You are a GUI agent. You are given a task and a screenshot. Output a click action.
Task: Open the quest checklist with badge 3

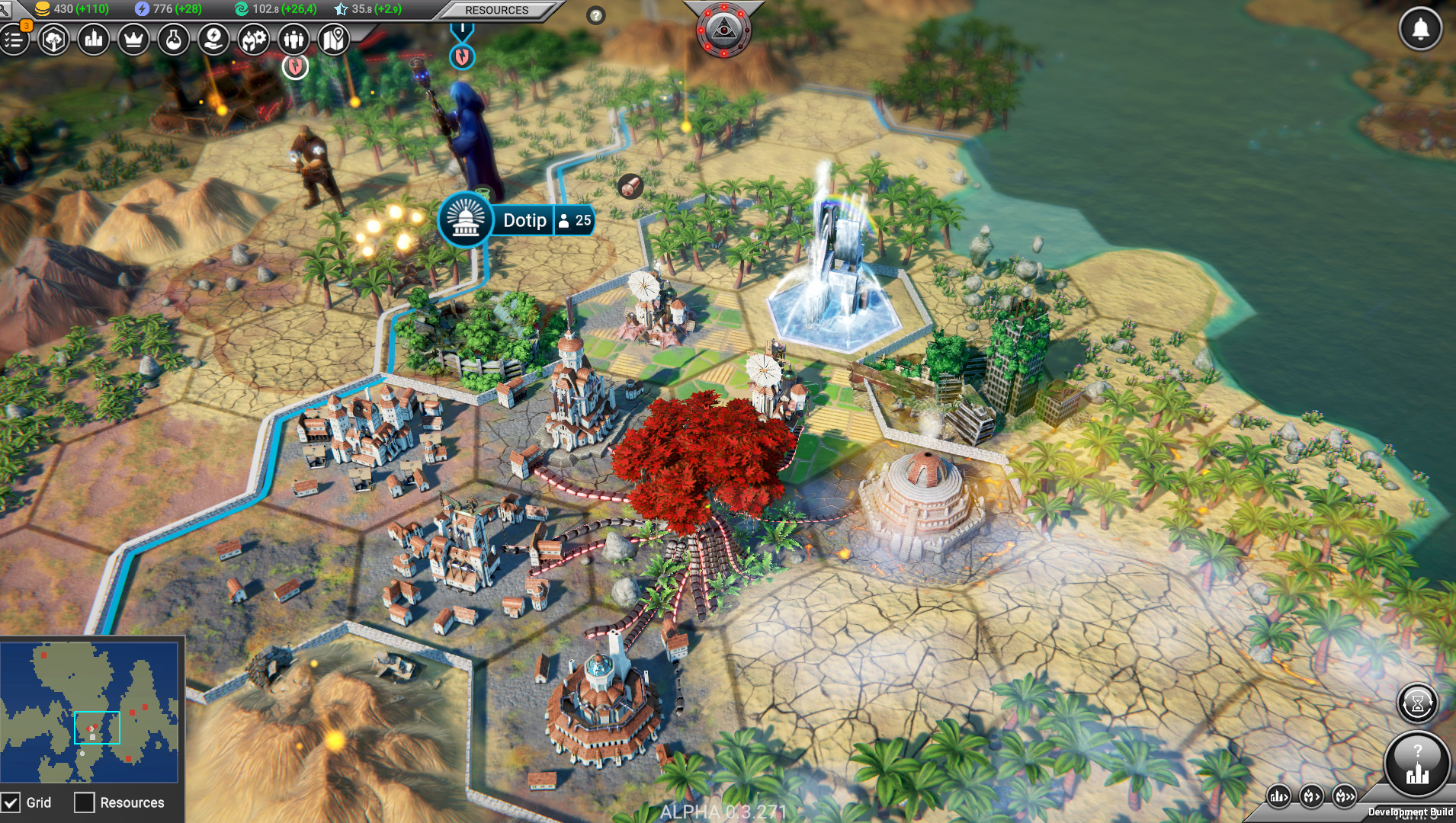click(x=14, y=40)
